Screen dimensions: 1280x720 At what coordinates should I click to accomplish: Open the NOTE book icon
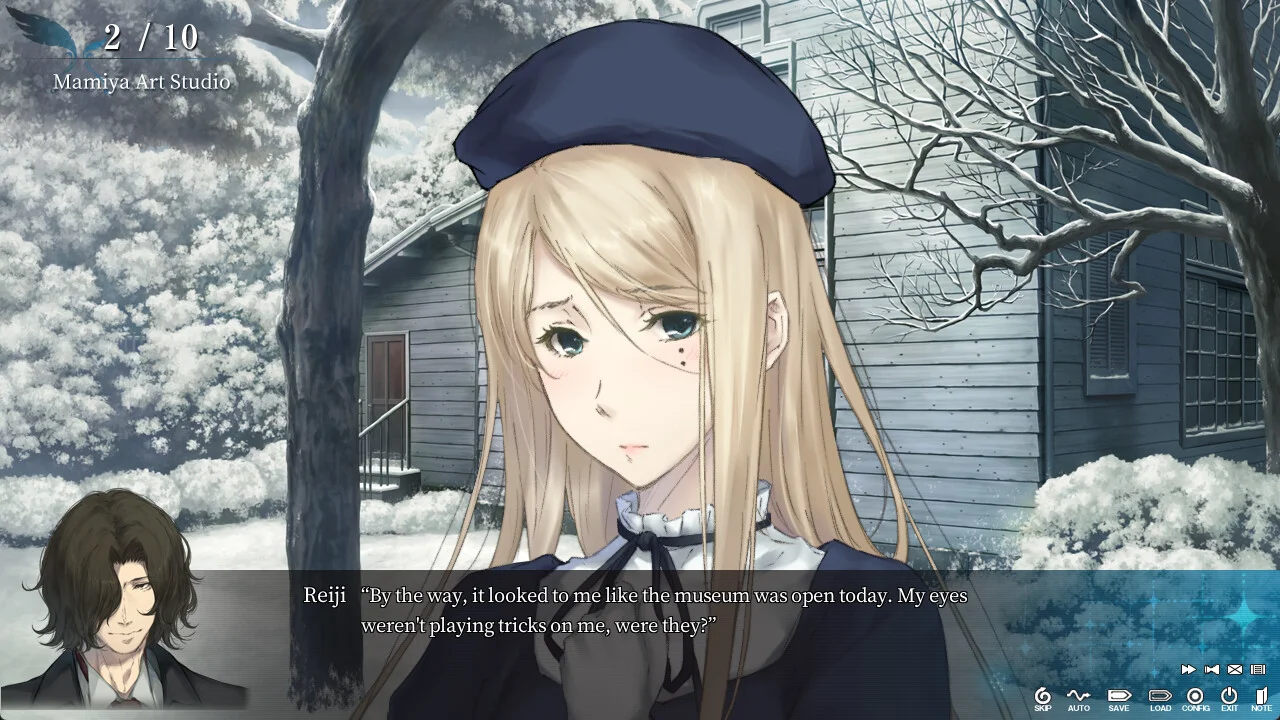tap(1261, 697)
